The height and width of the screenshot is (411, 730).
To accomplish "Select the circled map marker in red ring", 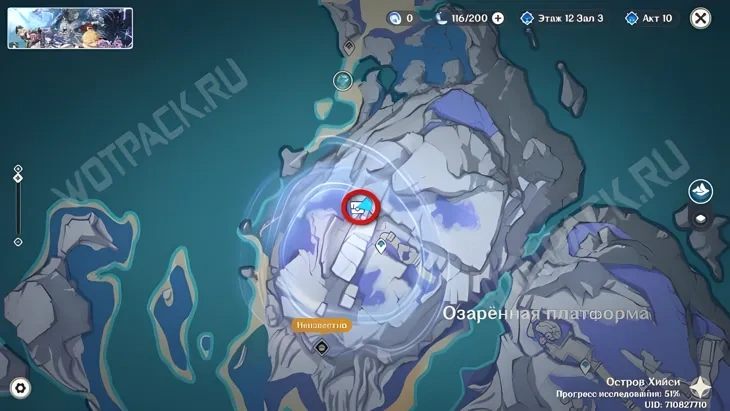I will pyautogui.click(x=361, y=207).
